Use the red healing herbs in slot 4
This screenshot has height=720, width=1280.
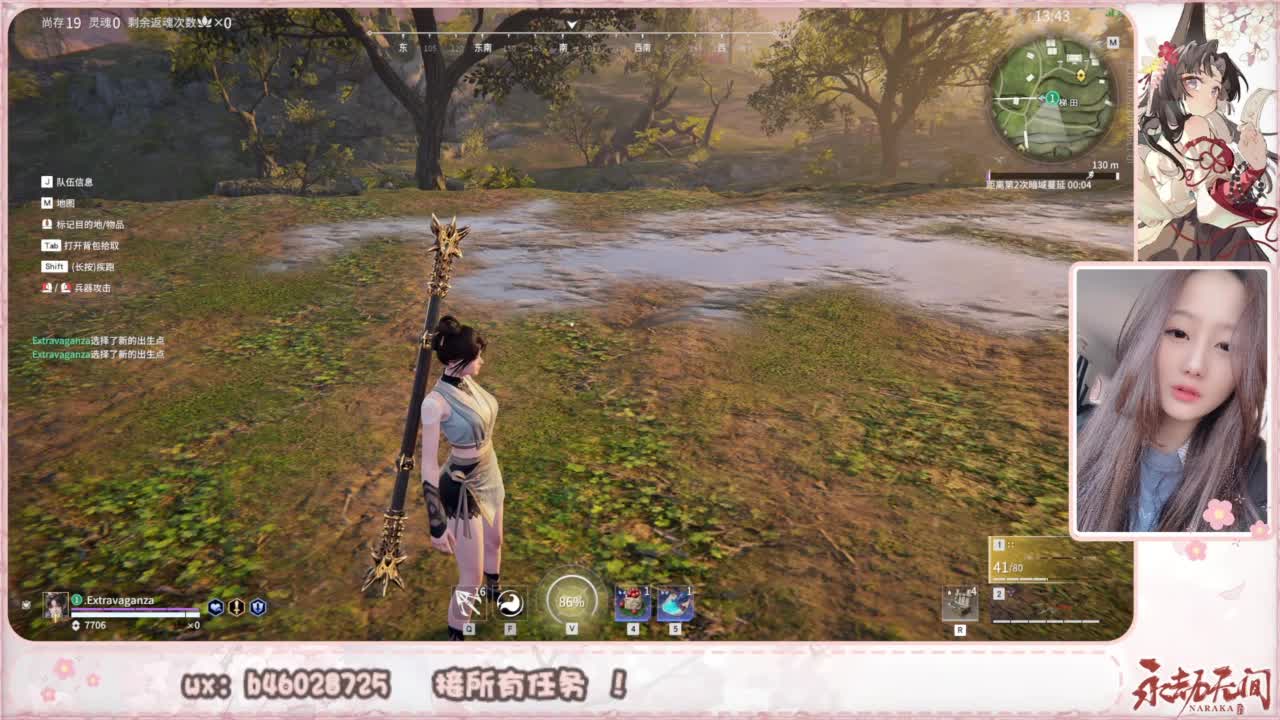coord(632,602)
